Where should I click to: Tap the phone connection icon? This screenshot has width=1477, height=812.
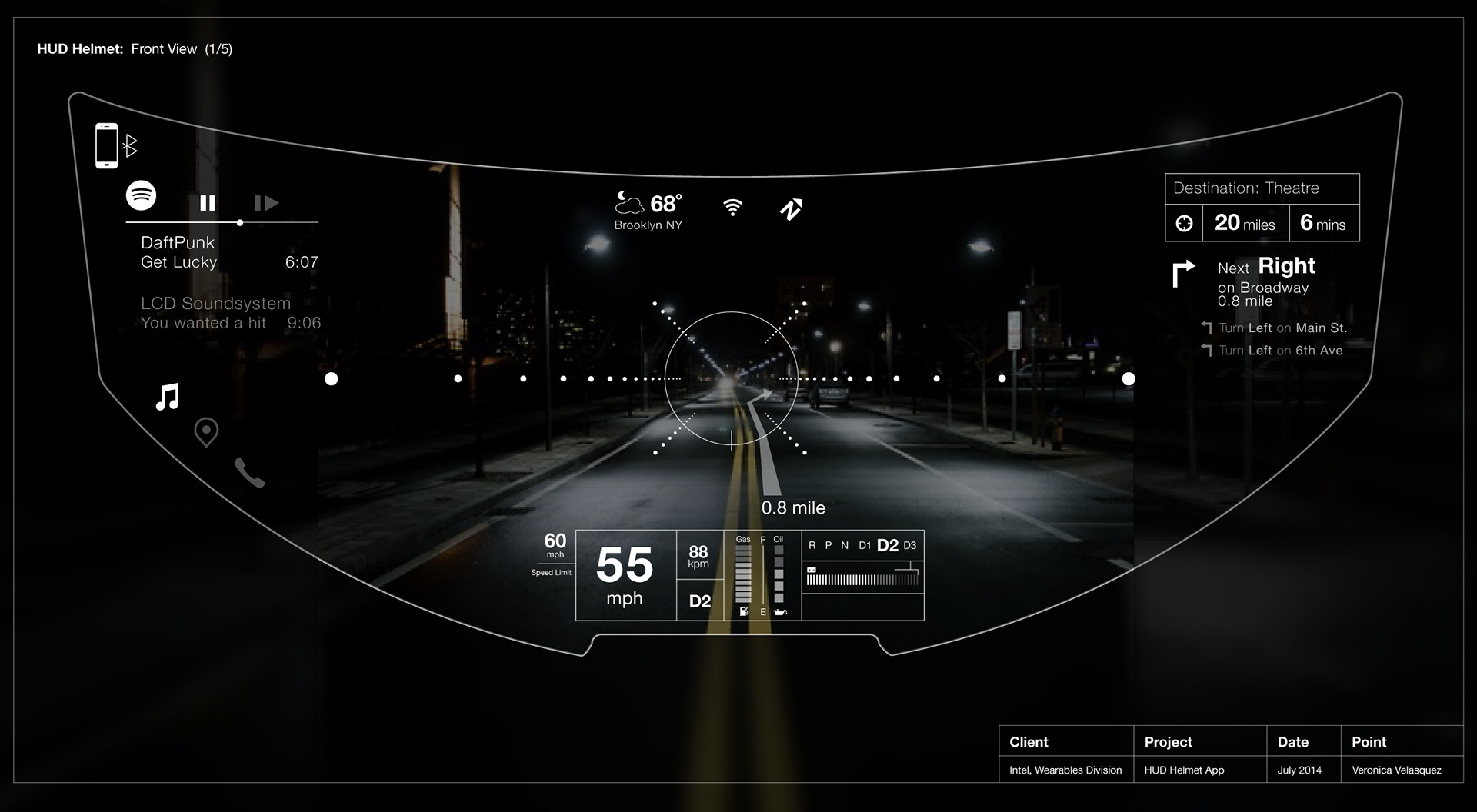pyautogui.click(x=107, y=145)
